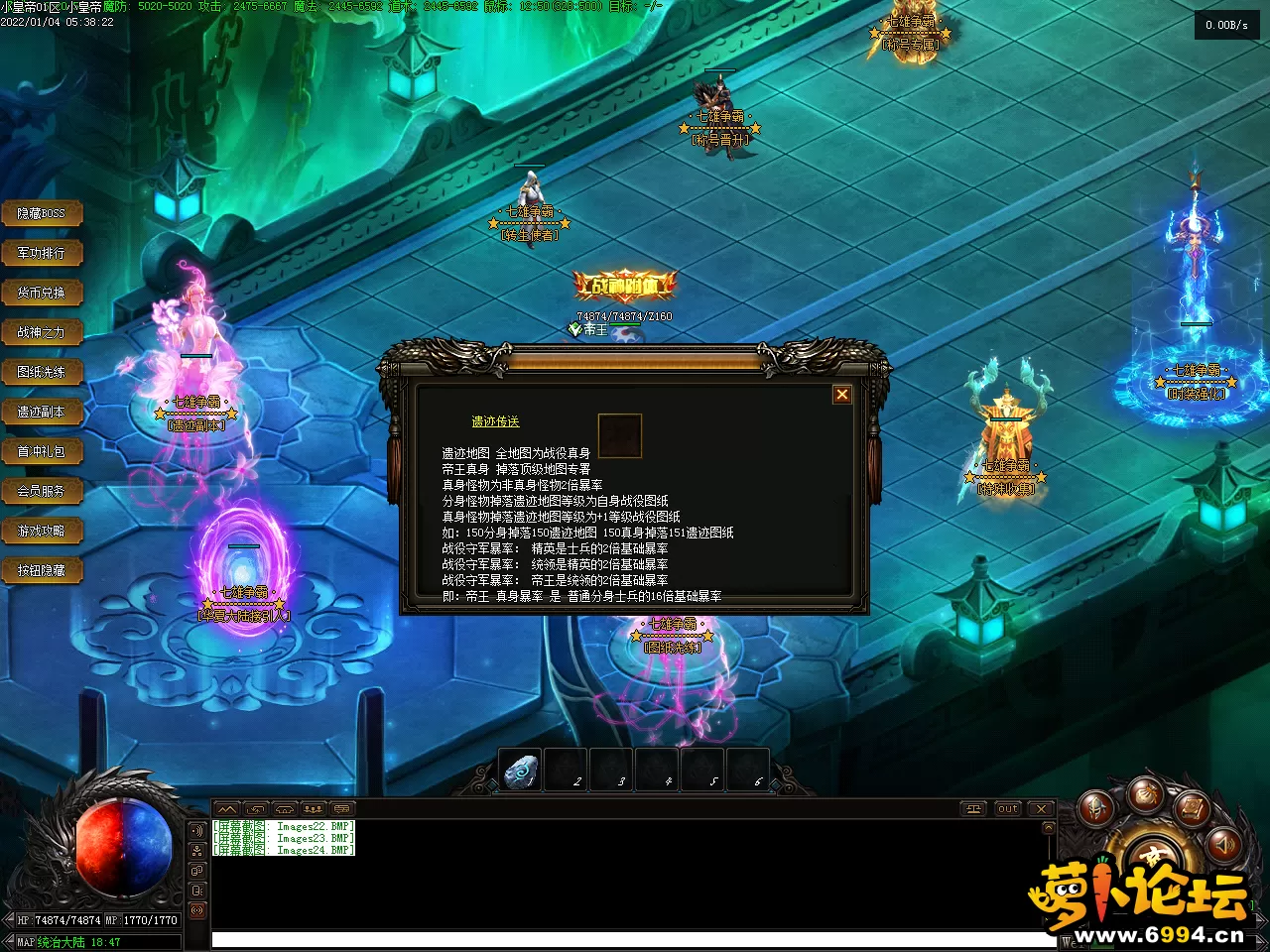Use the stone item in hotbar slot 1
Image resolution: width=1270 pixels, height=952 pixels.
pyautogui.click(x=519, y=771)
